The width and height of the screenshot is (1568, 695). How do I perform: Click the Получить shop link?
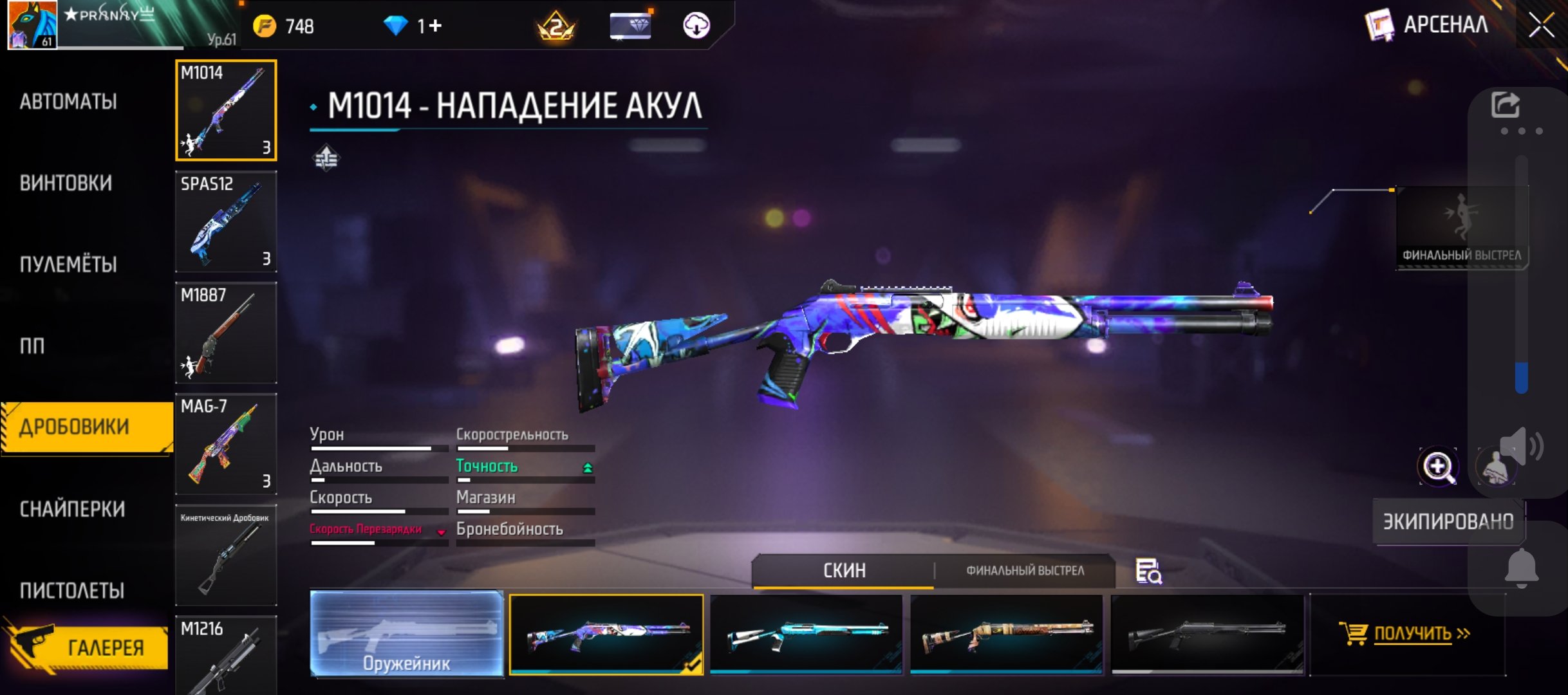[1407, 634]
